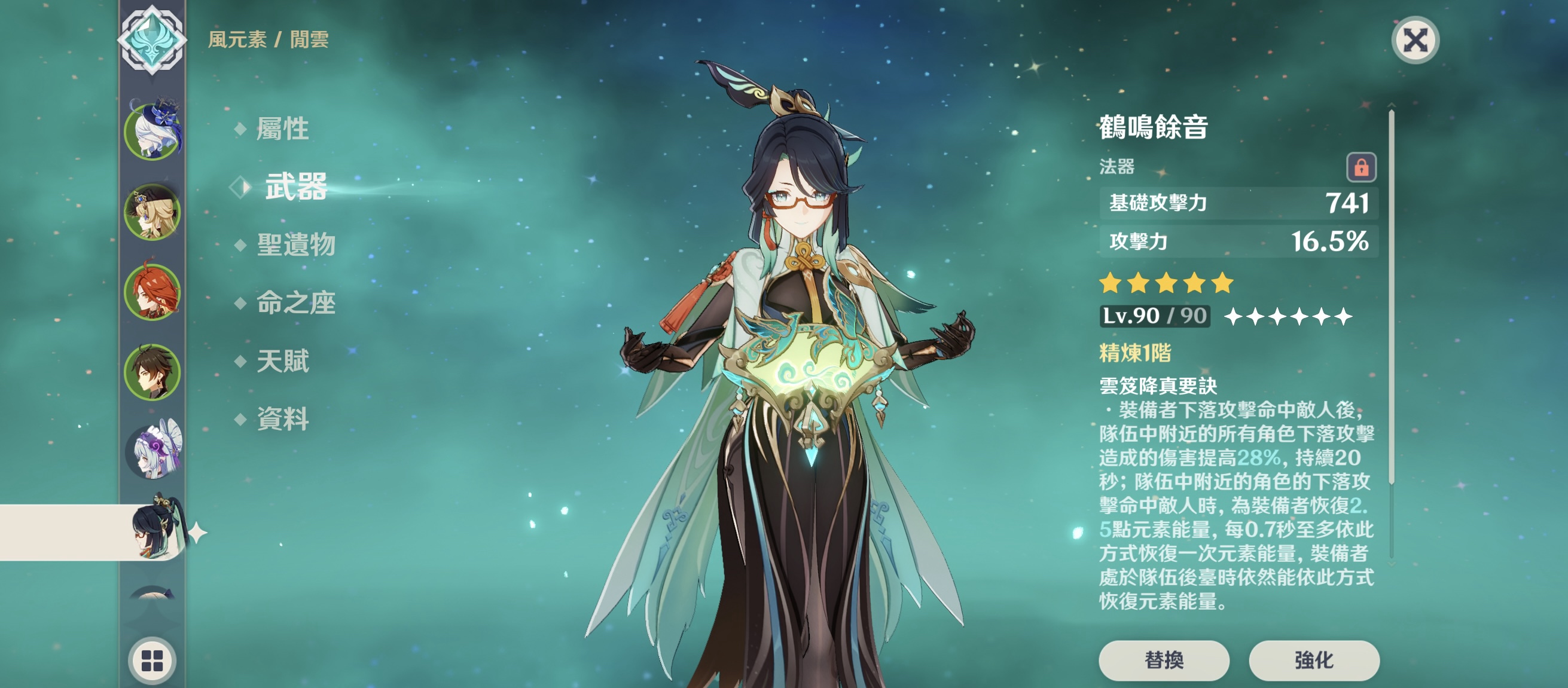Screen dimensions: 1568x688
Task: Open the 資料 profile tab
Action: tap(282, 418)
